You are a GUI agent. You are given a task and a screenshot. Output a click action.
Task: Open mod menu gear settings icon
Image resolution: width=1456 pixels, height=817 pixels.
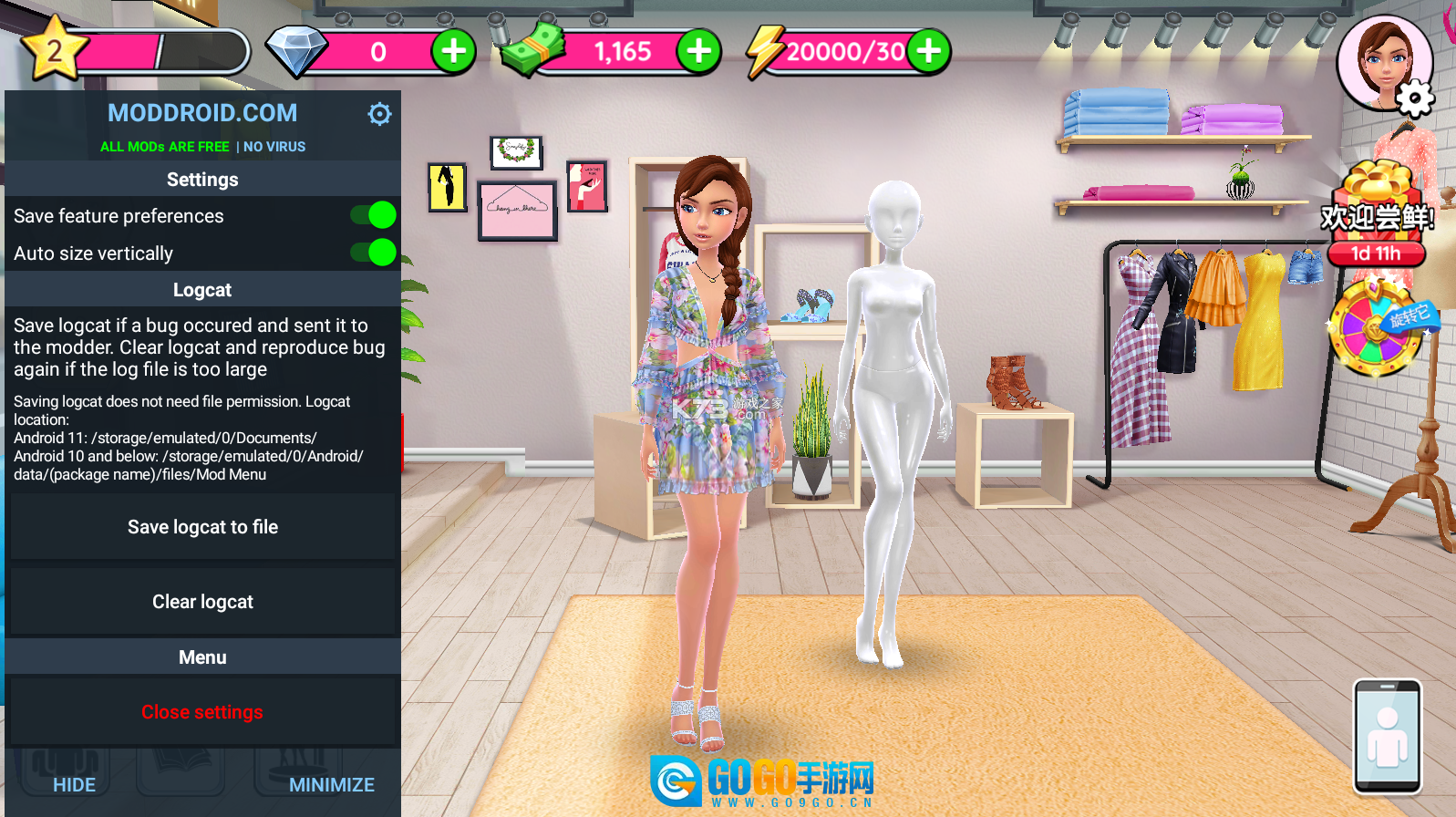[x=379, y=114]
